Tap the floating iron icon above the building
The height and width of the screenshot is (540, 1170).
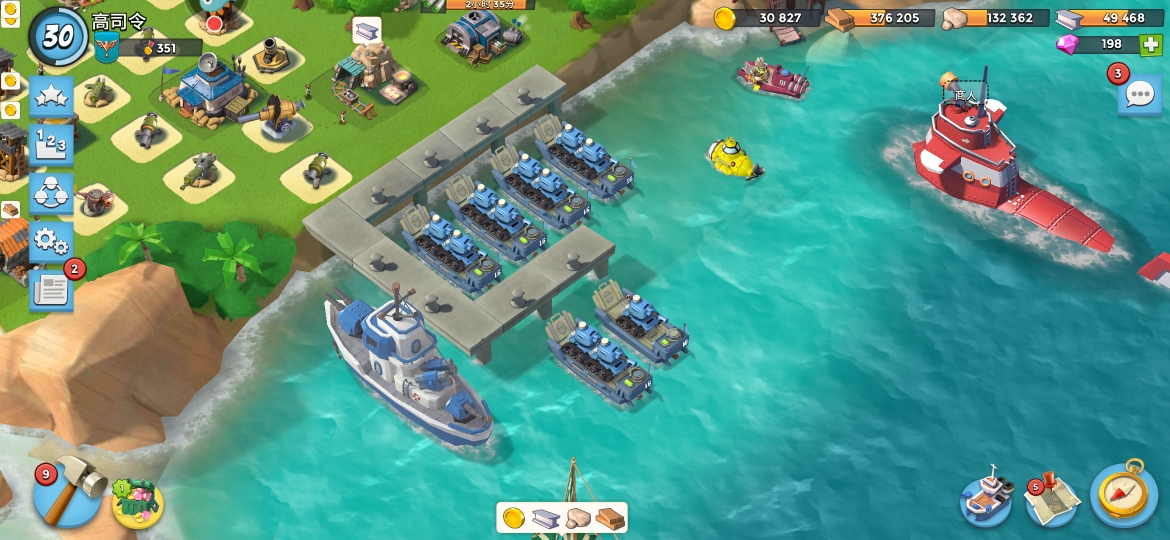pos(366,30)
